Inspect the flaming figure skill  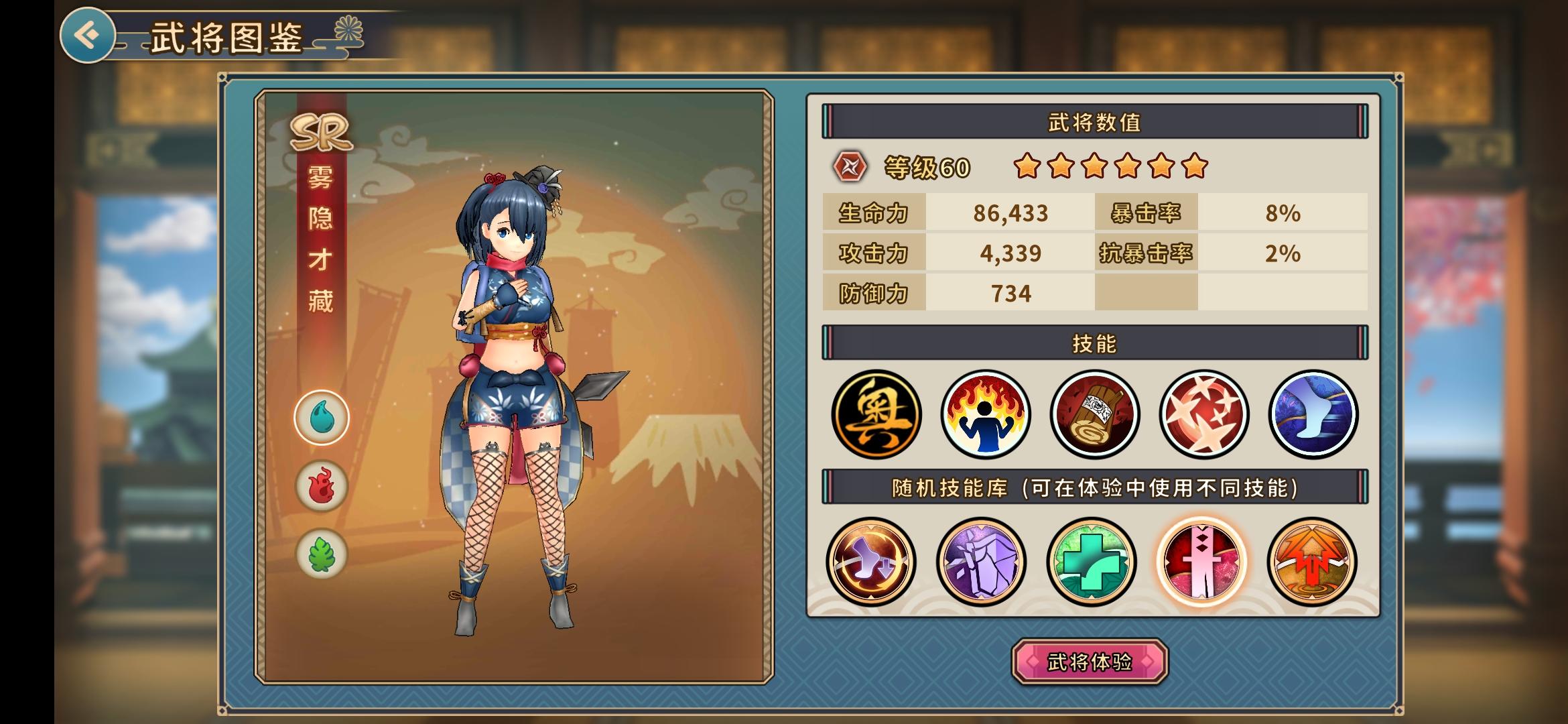click(x=985, y=414)
